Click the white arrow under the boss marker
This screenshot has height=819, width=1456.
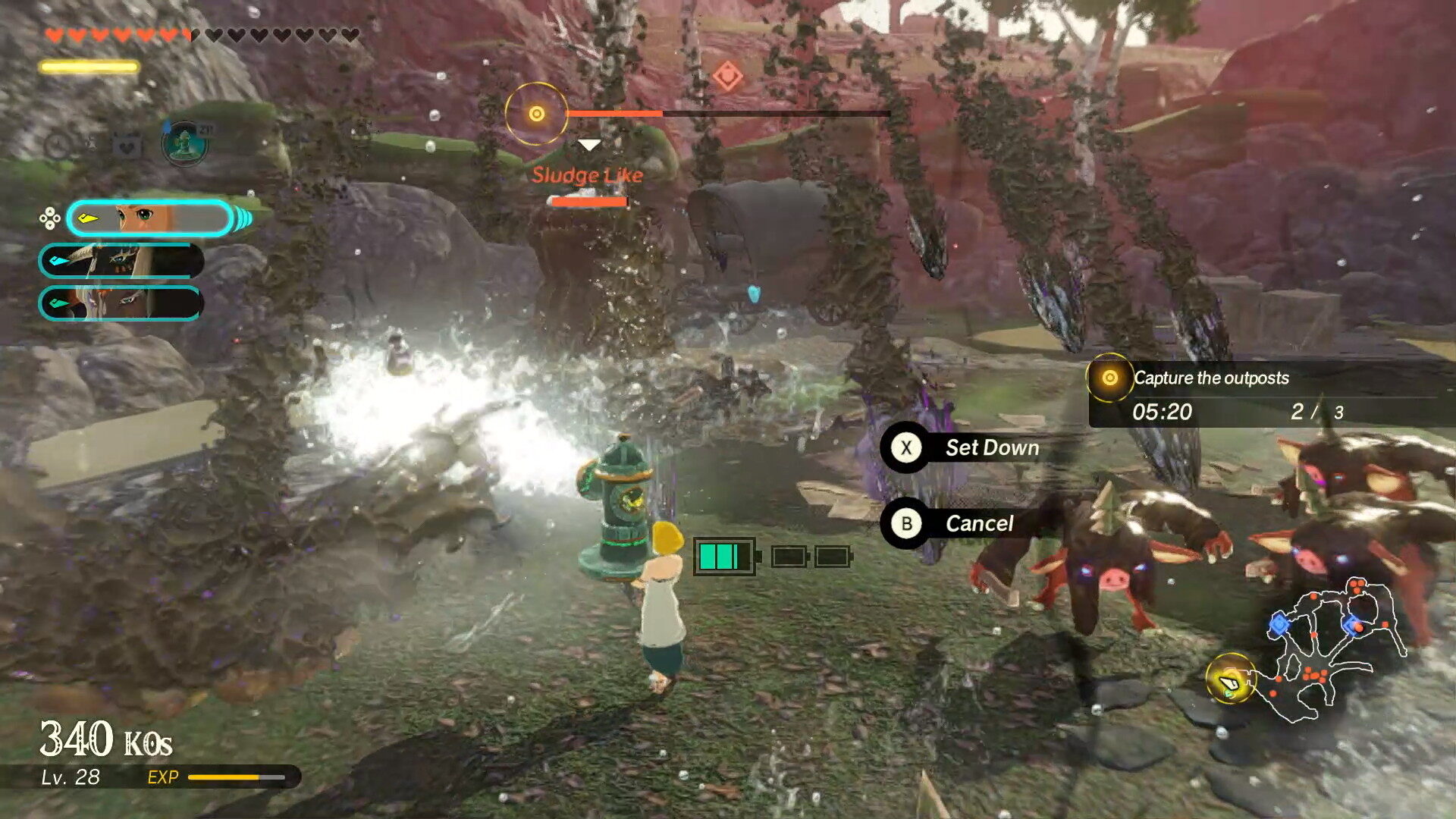(588, 144)
